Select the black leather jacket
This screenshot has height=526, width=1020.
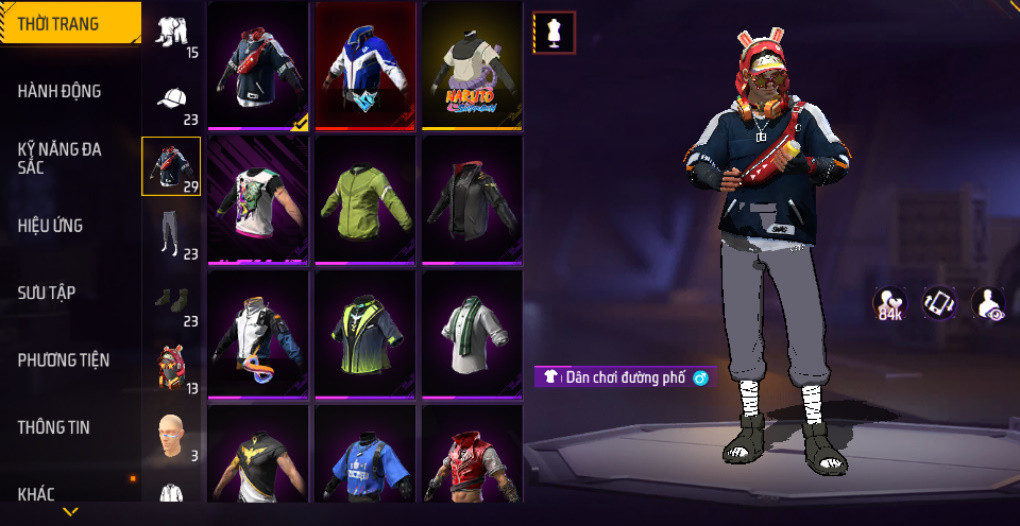(x=472, y=198)
